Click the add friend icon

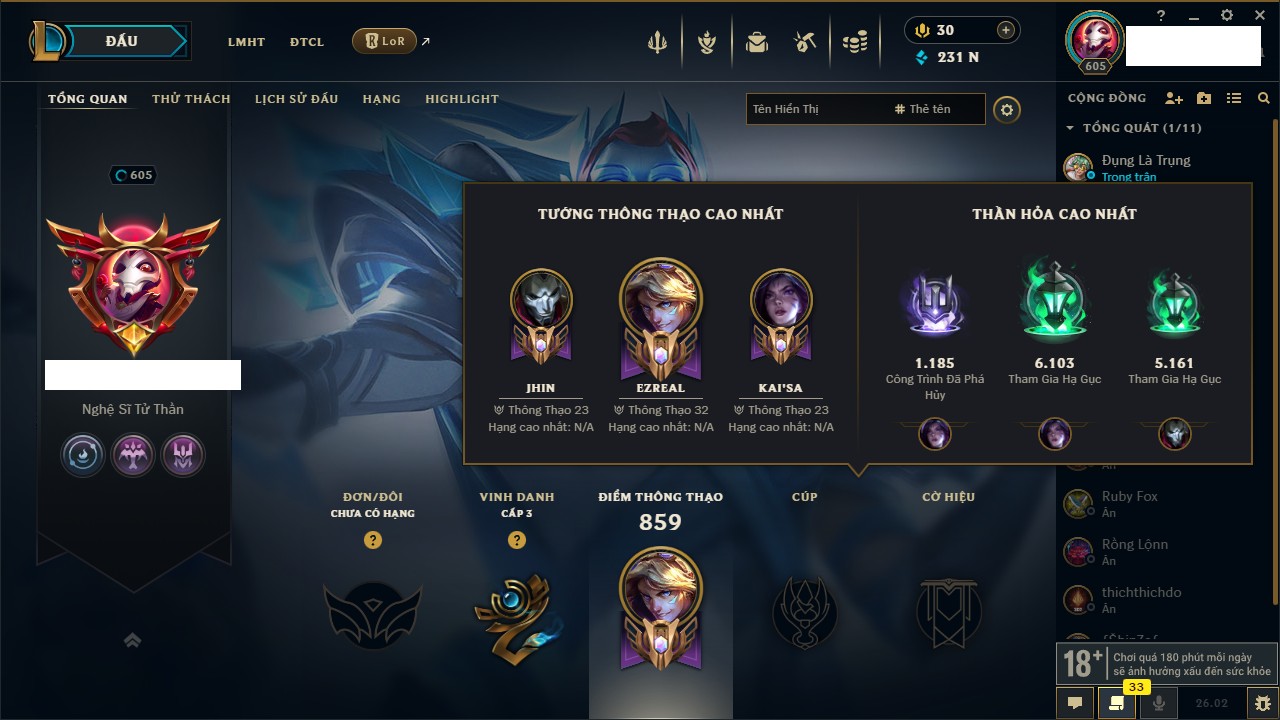(x=1174, y=98)
